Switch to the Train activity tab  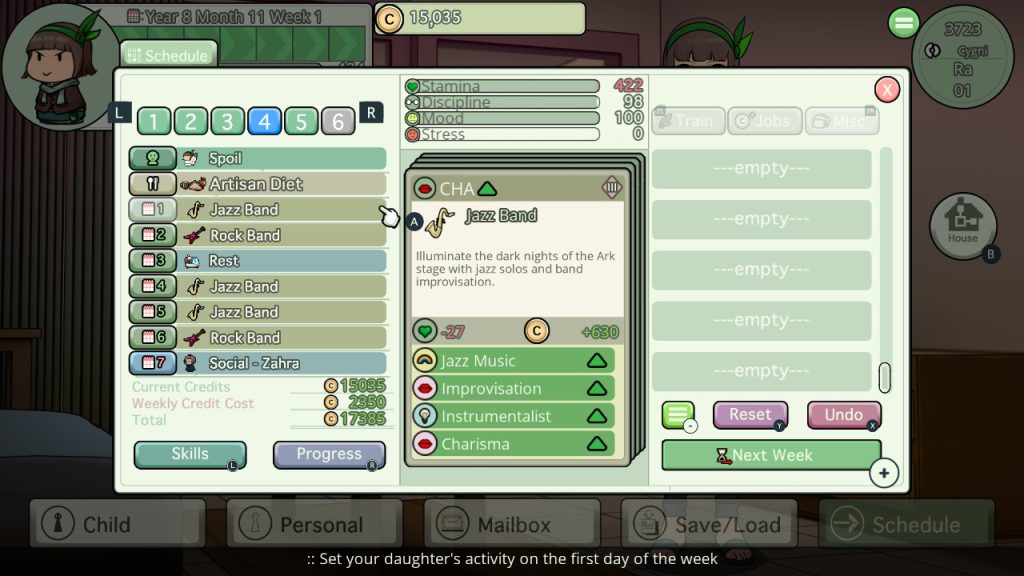687,121
